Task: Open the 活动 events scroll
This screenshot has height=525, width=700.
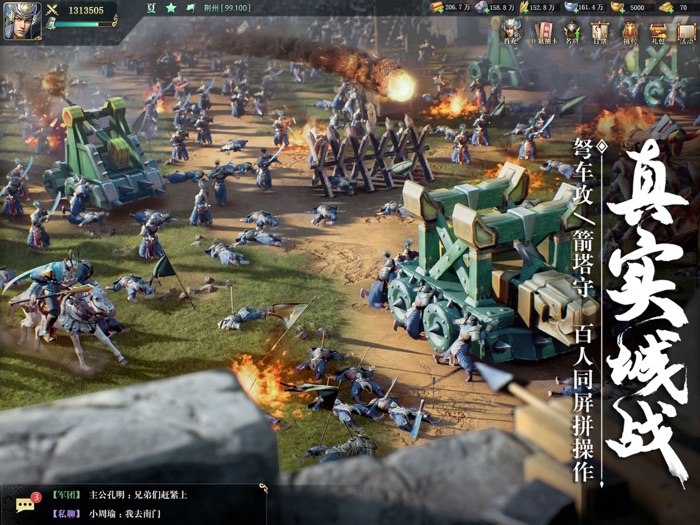Action: click(686, 32)
